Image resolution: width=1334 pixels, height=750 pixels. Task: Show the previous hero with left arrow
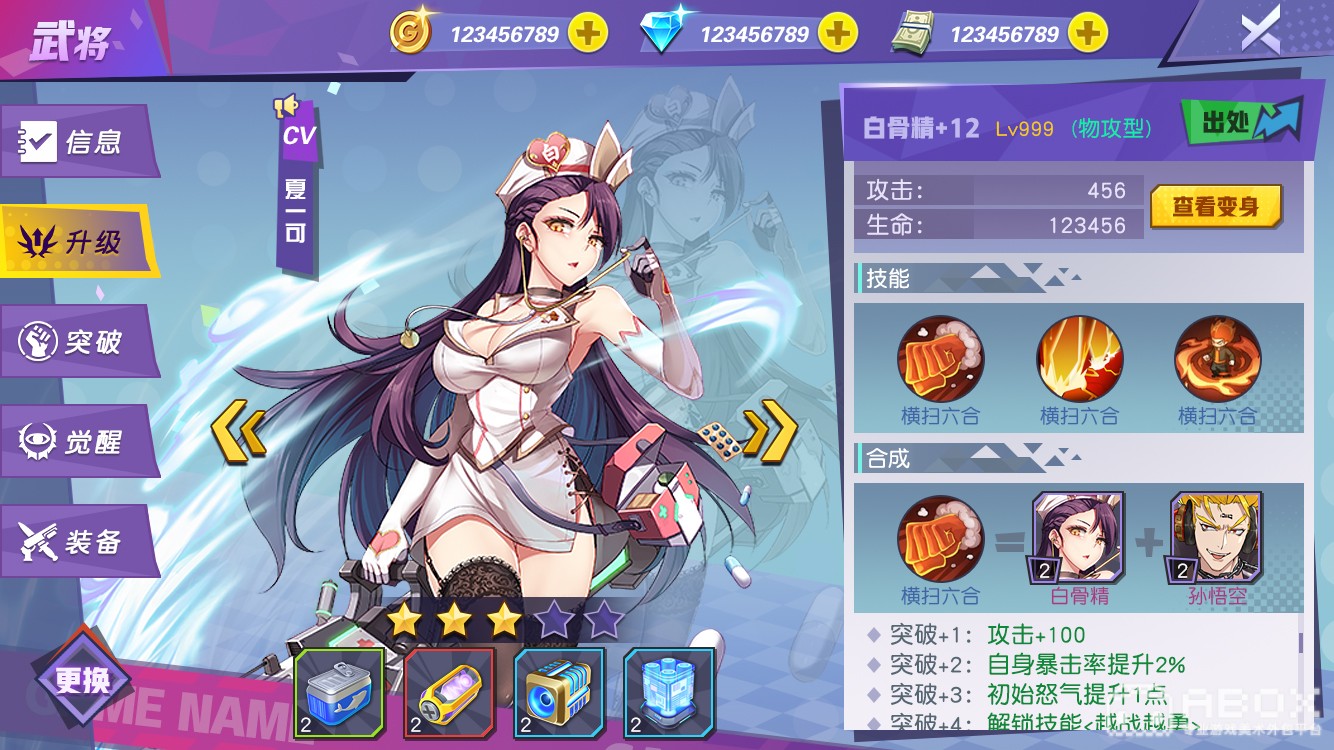pyautogui.click(x=238, y=432)
